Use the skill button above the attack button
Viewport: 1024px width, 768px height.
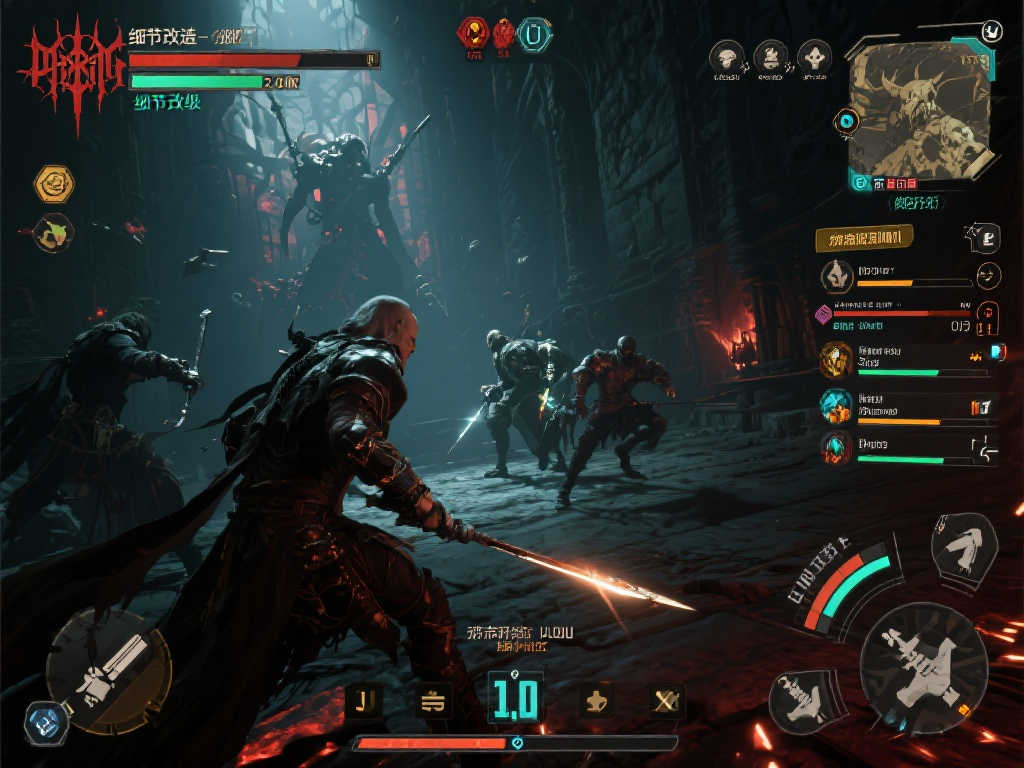(963, 546)
